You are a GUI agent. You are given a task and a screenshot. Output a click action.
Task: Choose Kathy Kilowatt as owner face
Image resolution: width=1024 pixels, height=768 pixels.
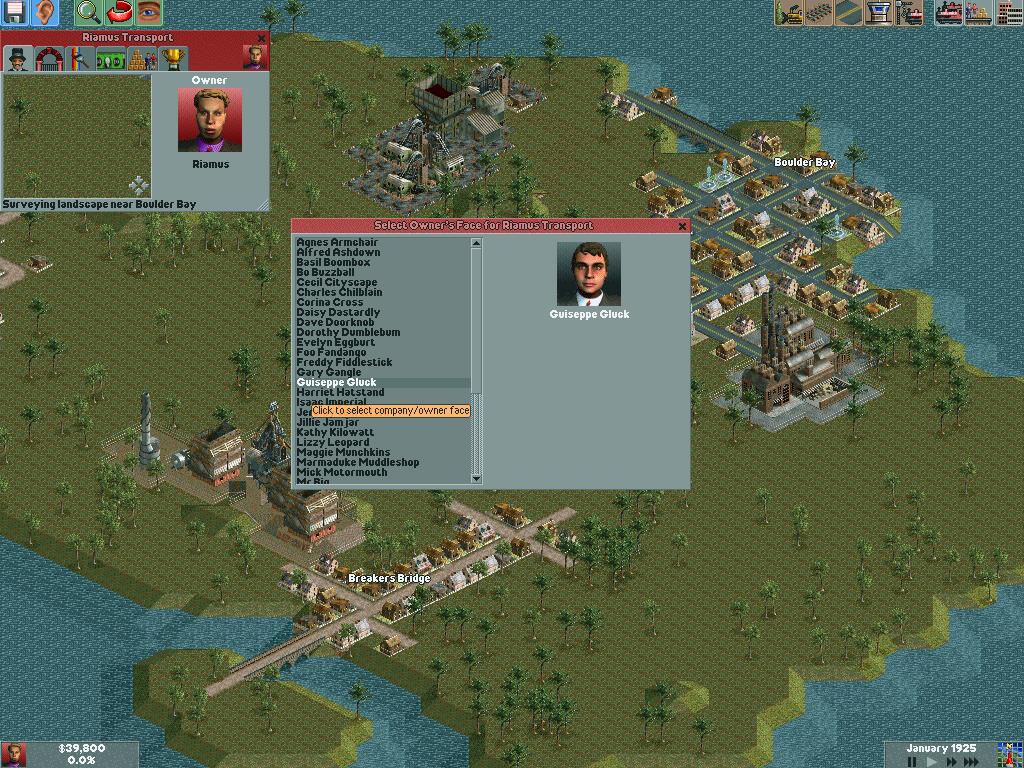pyautogui.click(x=333, y=433)
